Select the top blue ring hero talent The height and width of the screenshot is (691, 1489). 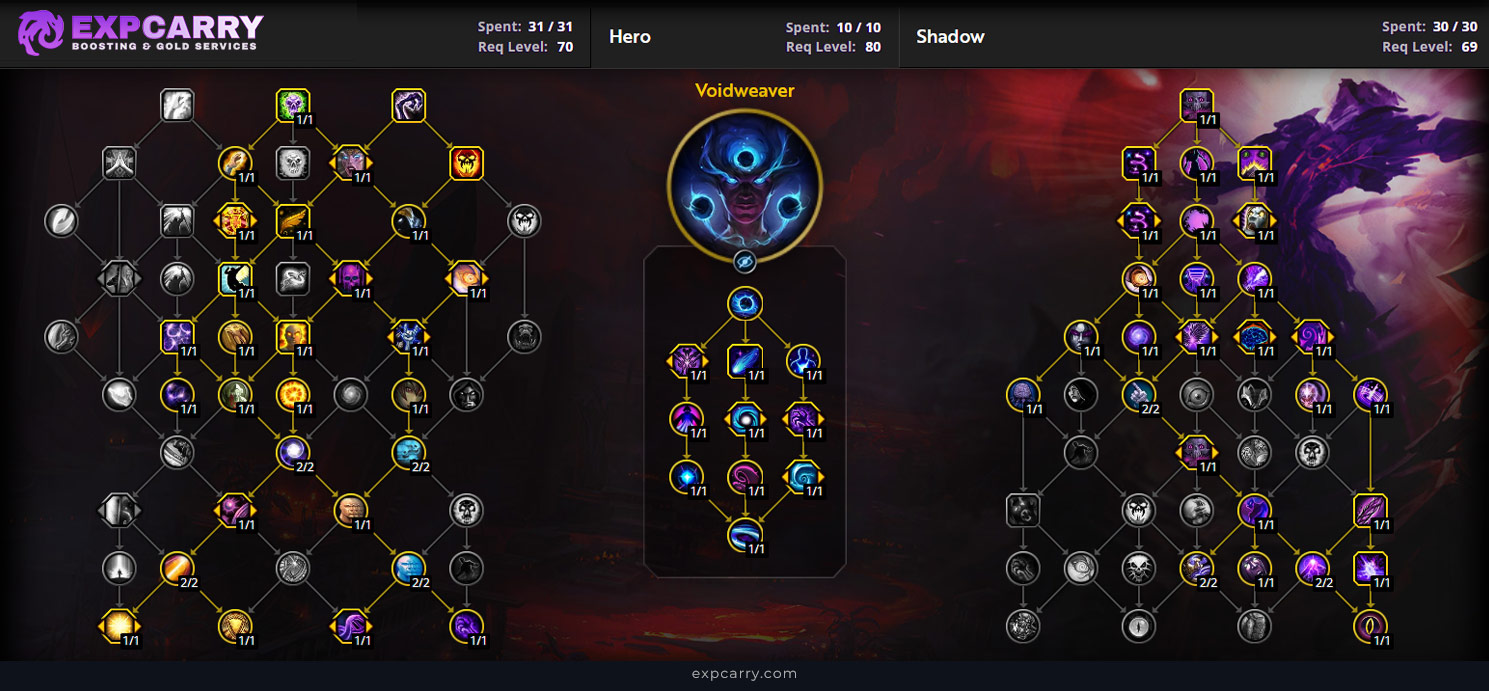(745, 304)
